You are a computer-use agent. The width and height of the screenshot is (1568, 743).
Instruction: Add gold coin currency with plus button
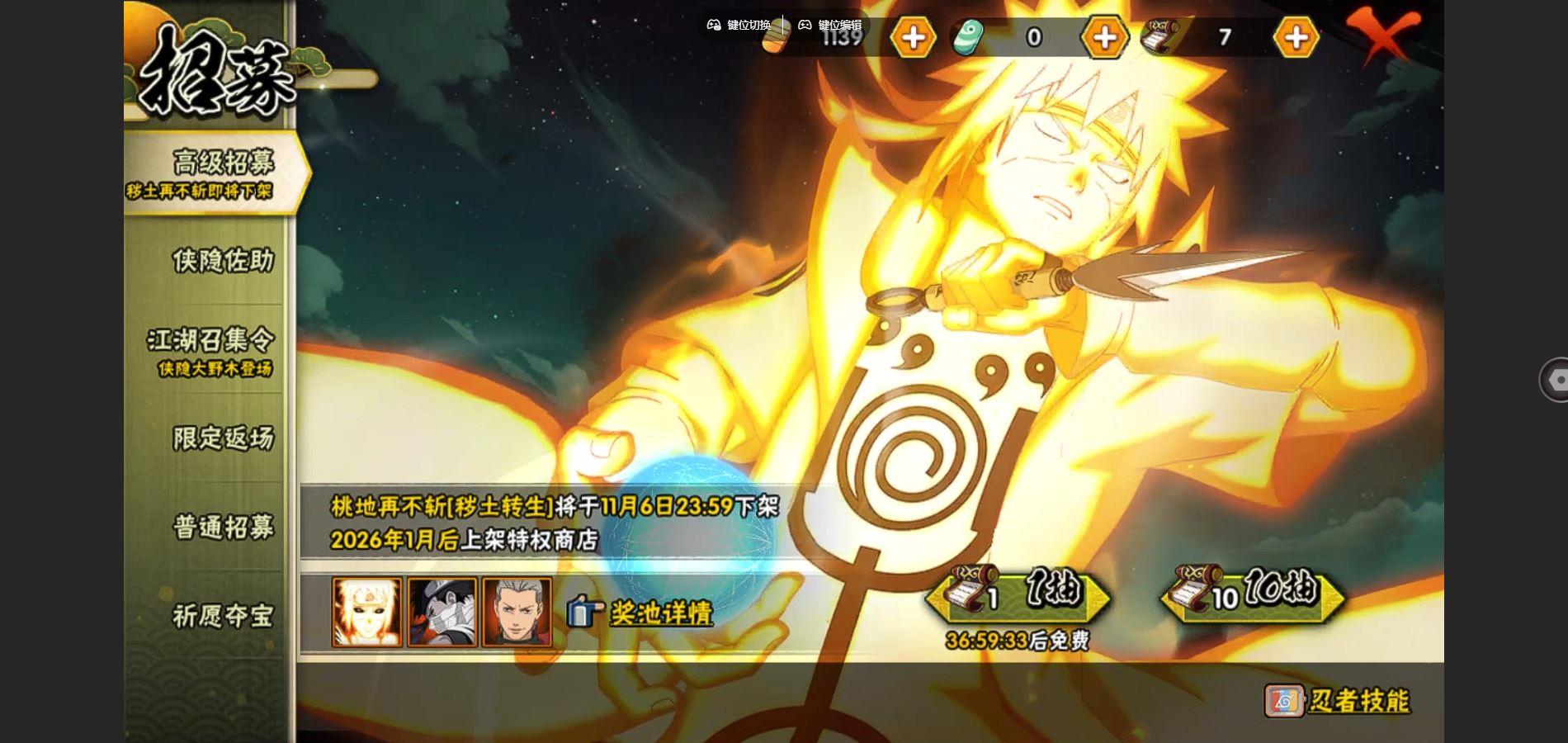(913, 37)
